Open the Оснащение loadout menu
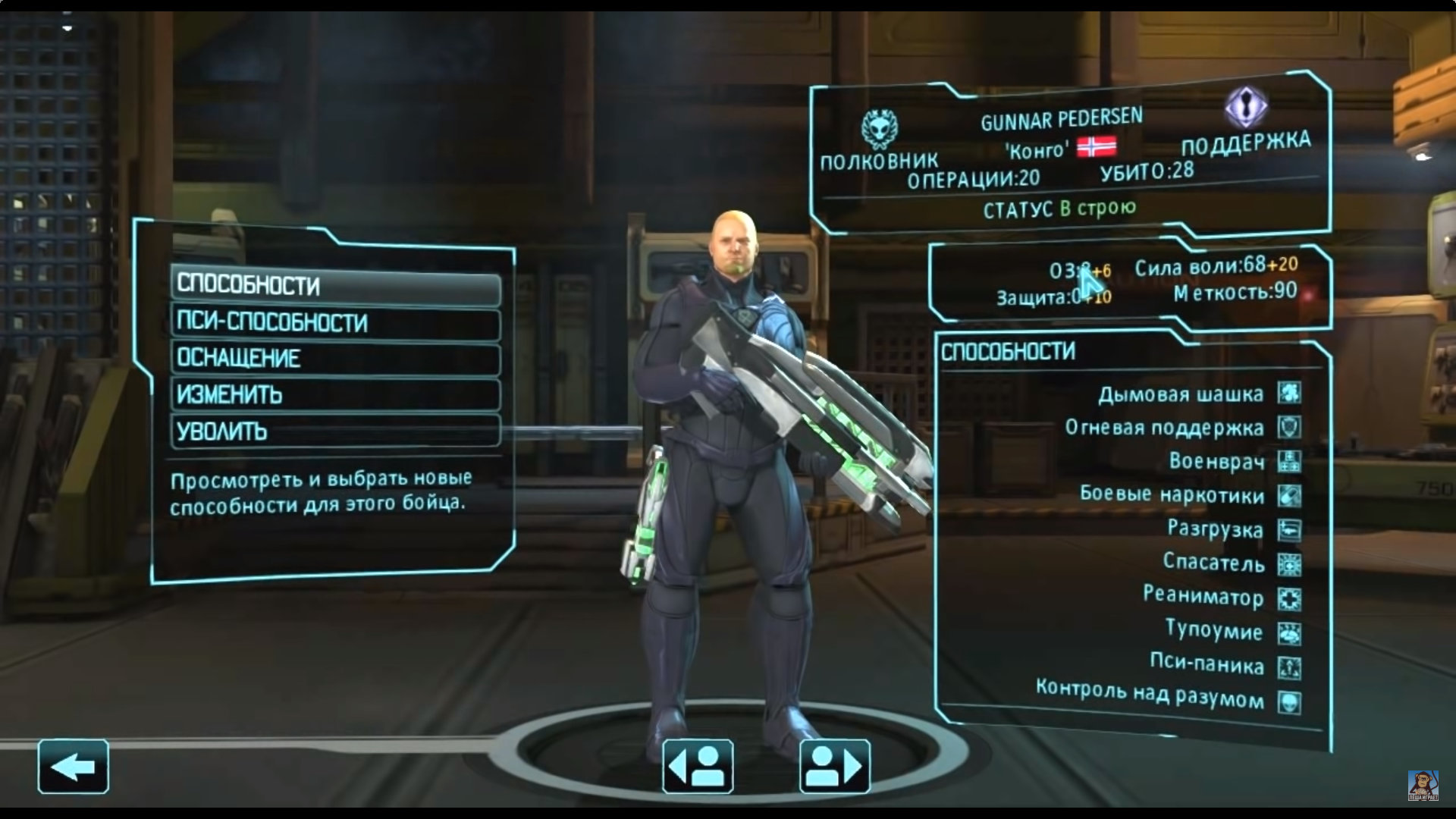 (x=335, y=359)
